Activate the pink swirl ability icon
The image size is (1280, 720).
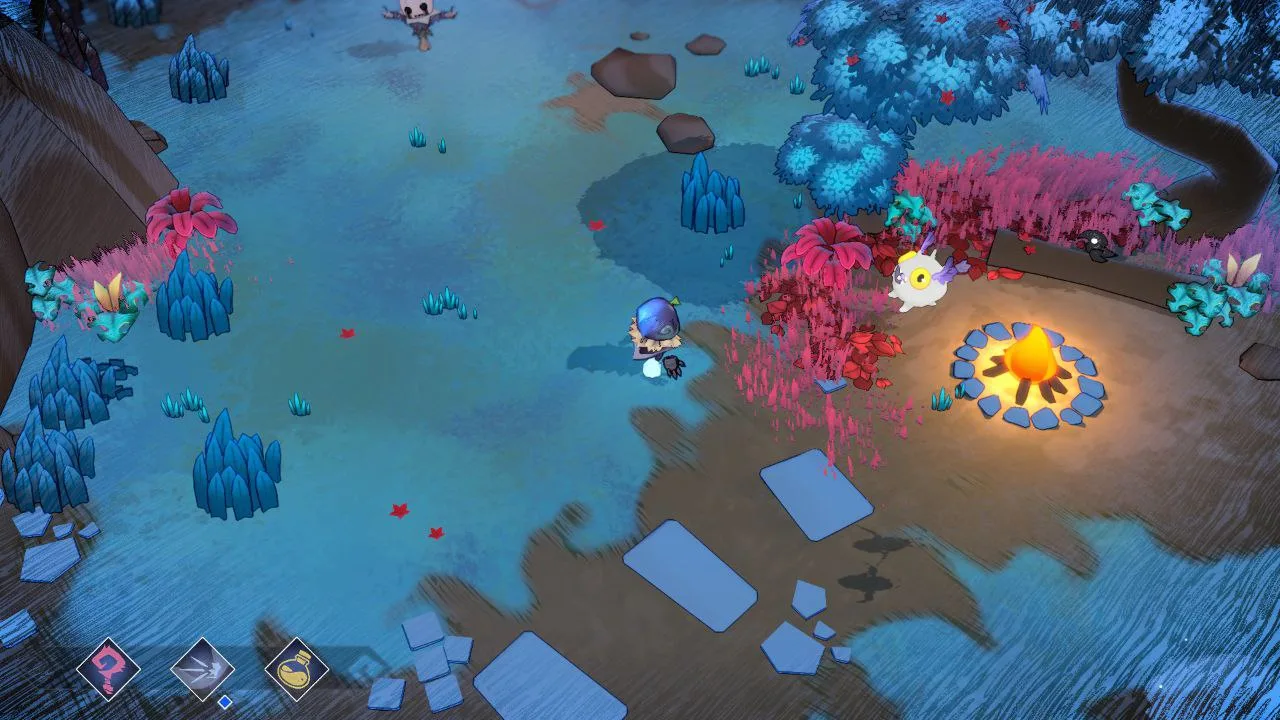pyautogui.click(x=108, y=669)
